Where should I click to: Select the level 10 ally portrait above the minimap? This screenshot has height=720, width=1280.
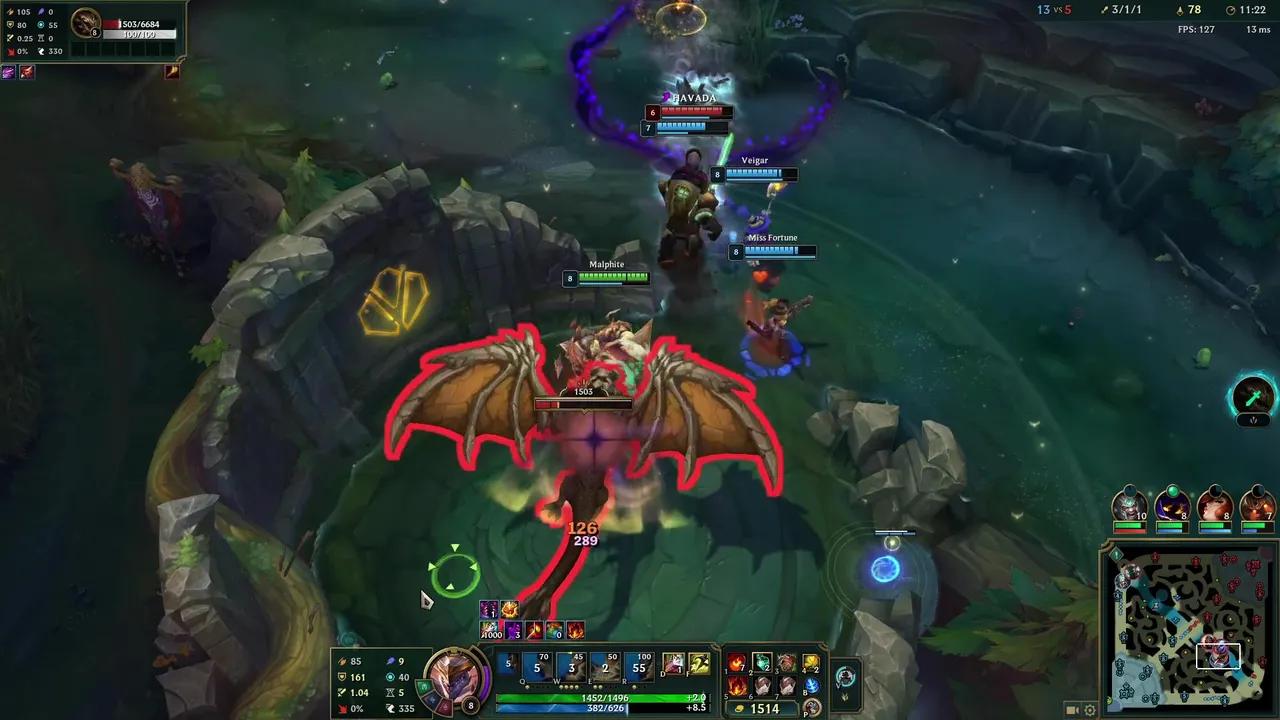(x=1132, y=507)
